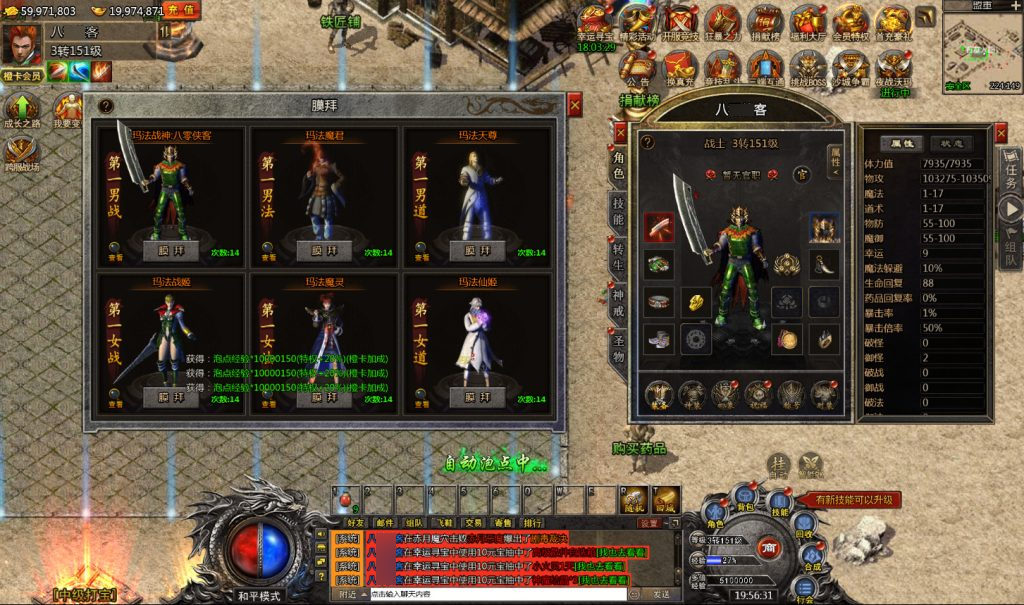This screenshot has height=605, width=1024.
Task: Select the 挑战BOSS icon
Action: pos(808,66)
